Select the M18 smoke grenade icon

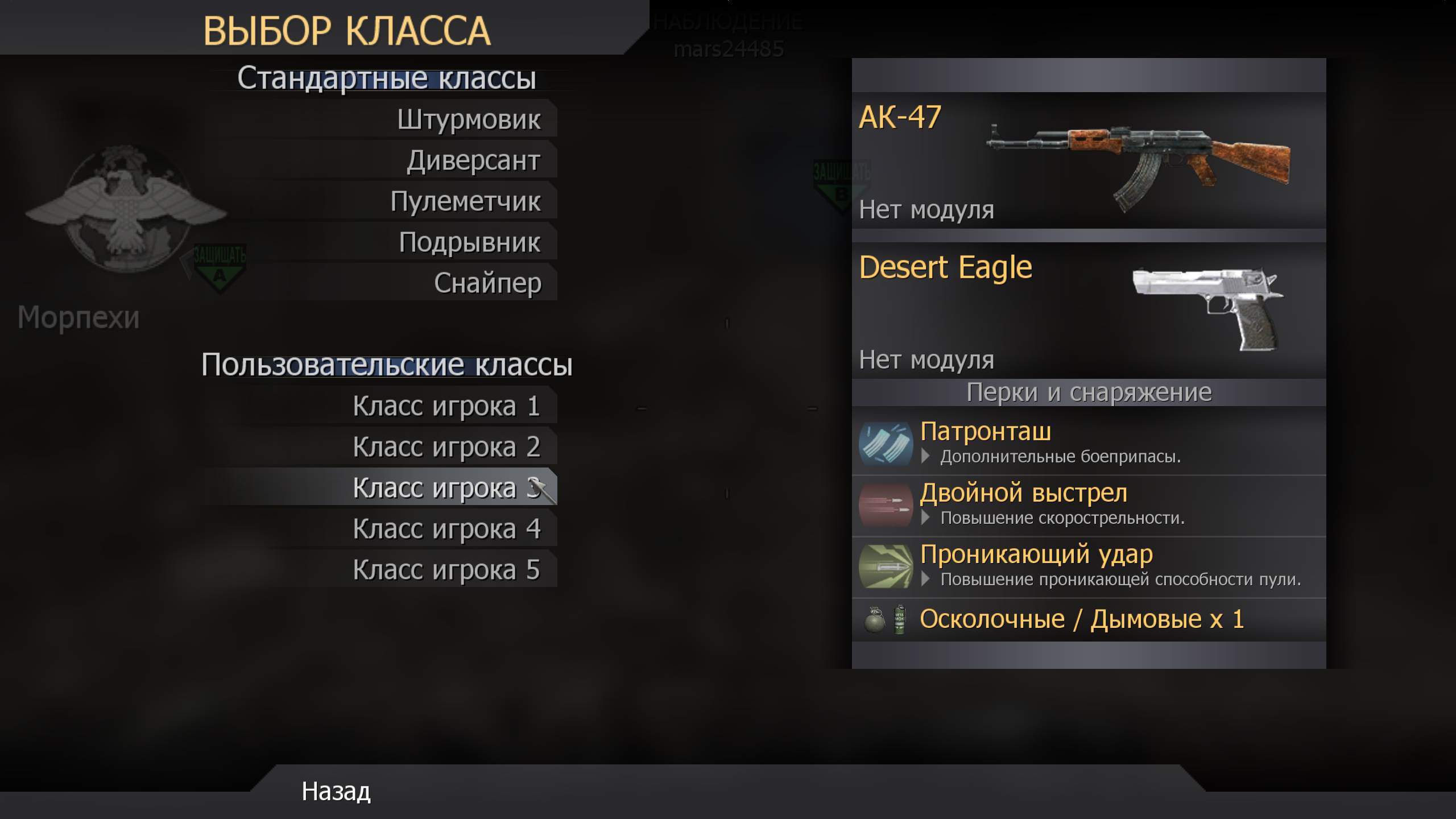pos(900,619)
